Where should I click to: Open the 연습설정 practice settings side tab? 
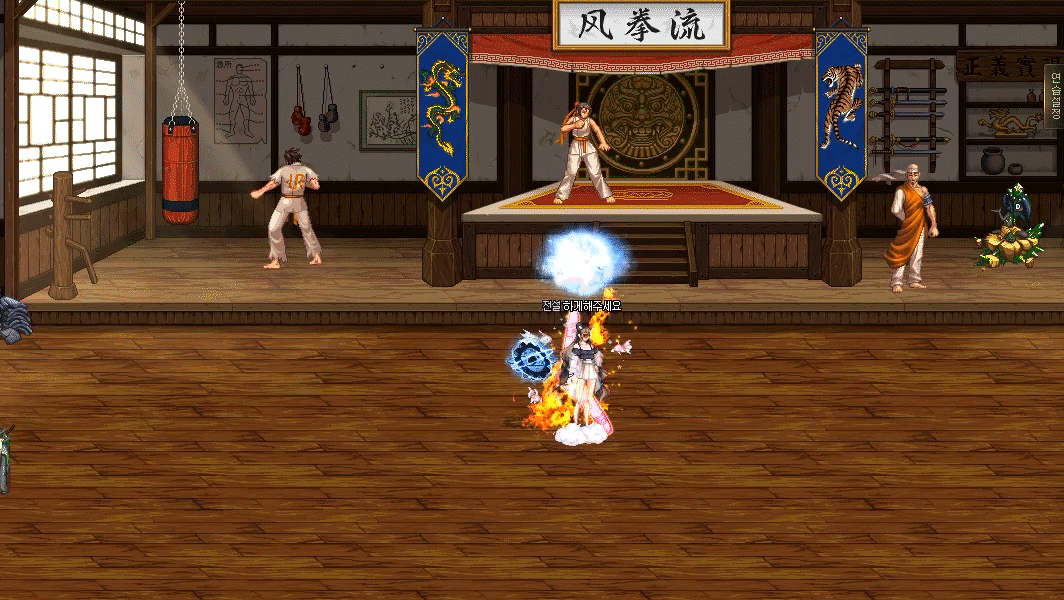tap(1054, 96)
